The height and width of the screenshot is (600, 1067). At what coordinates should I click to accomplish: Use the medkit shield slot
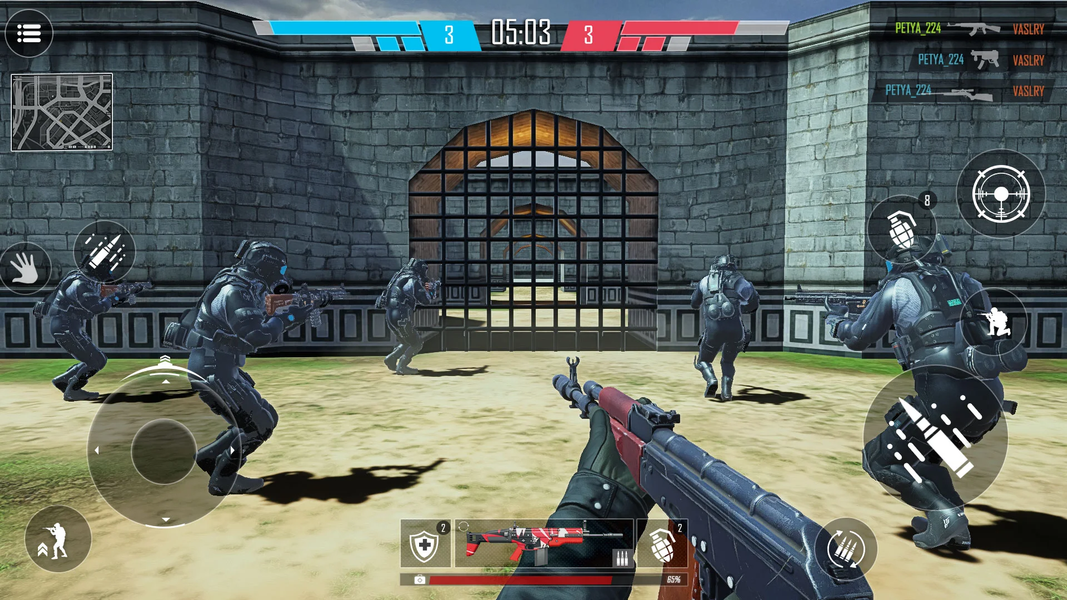coord(426,545)
